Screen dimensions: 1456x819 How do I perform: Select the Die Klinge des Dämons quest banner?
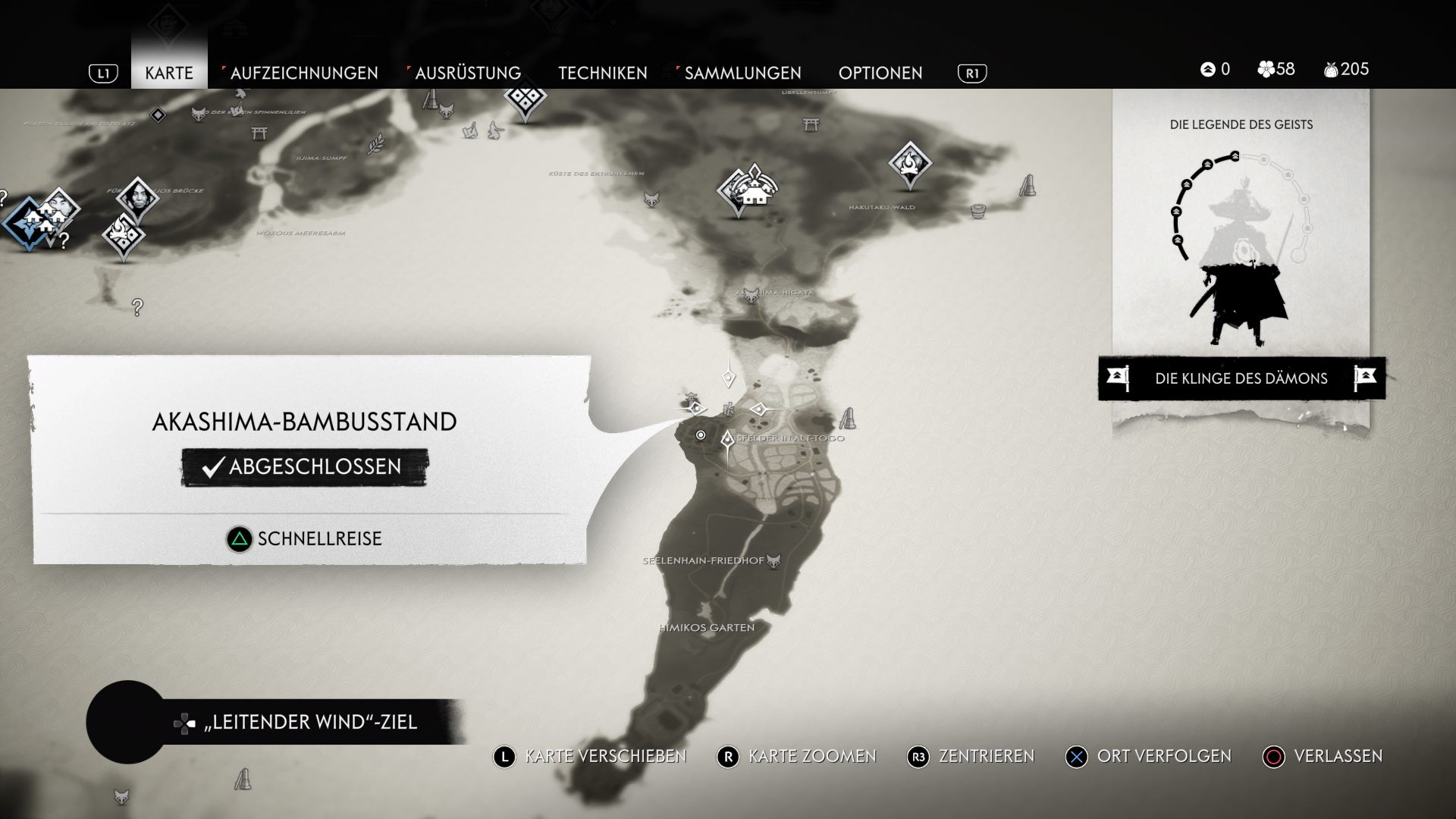pyautogui.click(x=1241, y=378)
